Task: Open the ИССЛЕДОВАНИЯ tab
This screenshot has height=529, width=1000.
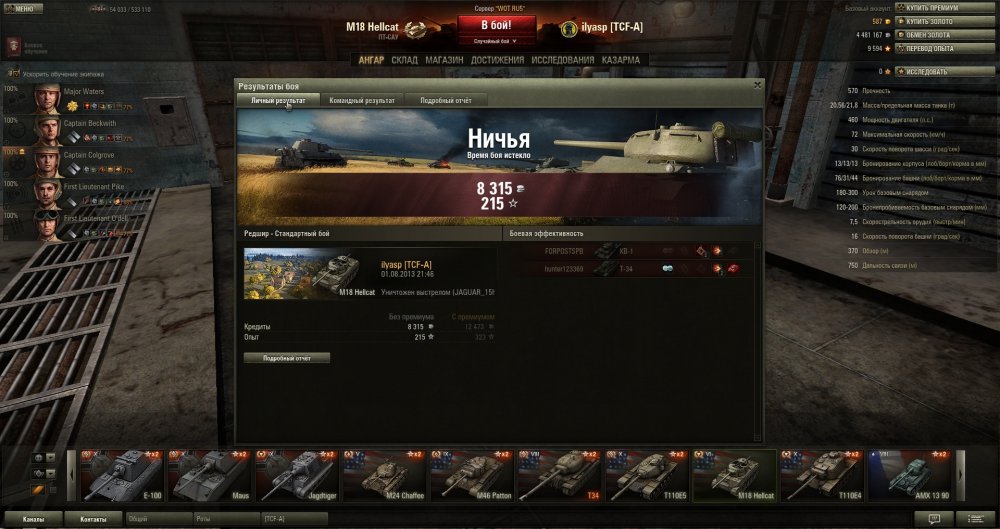Action: (563, 60)
